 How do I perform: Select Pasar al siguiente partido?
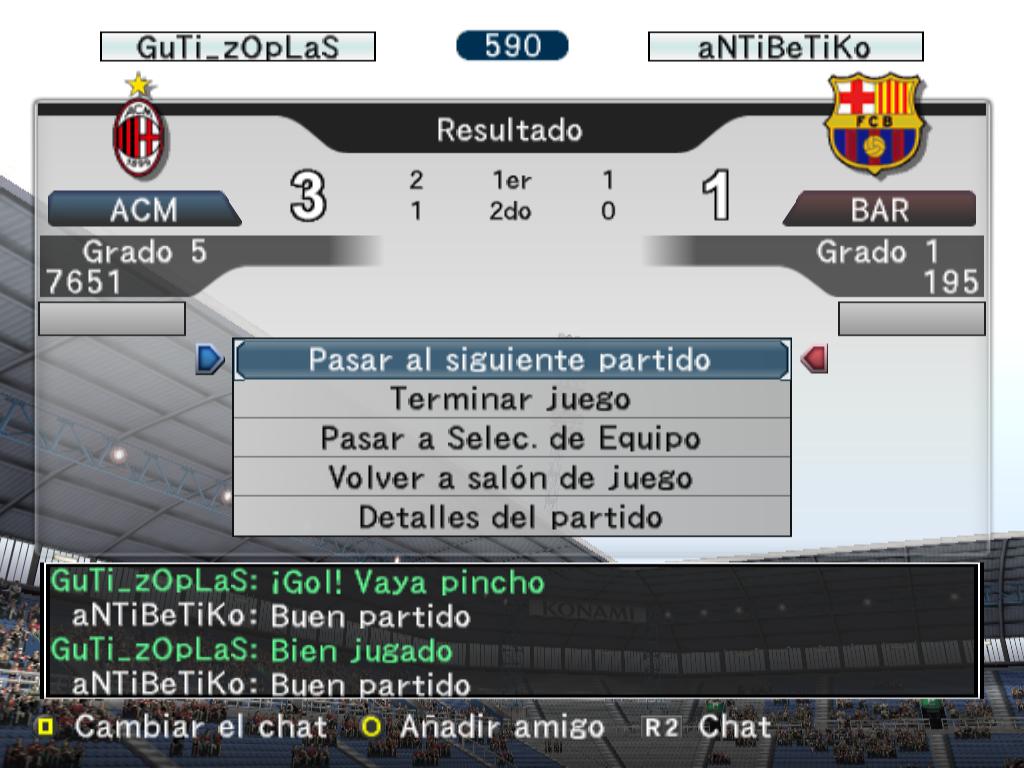tap(511, 359)
